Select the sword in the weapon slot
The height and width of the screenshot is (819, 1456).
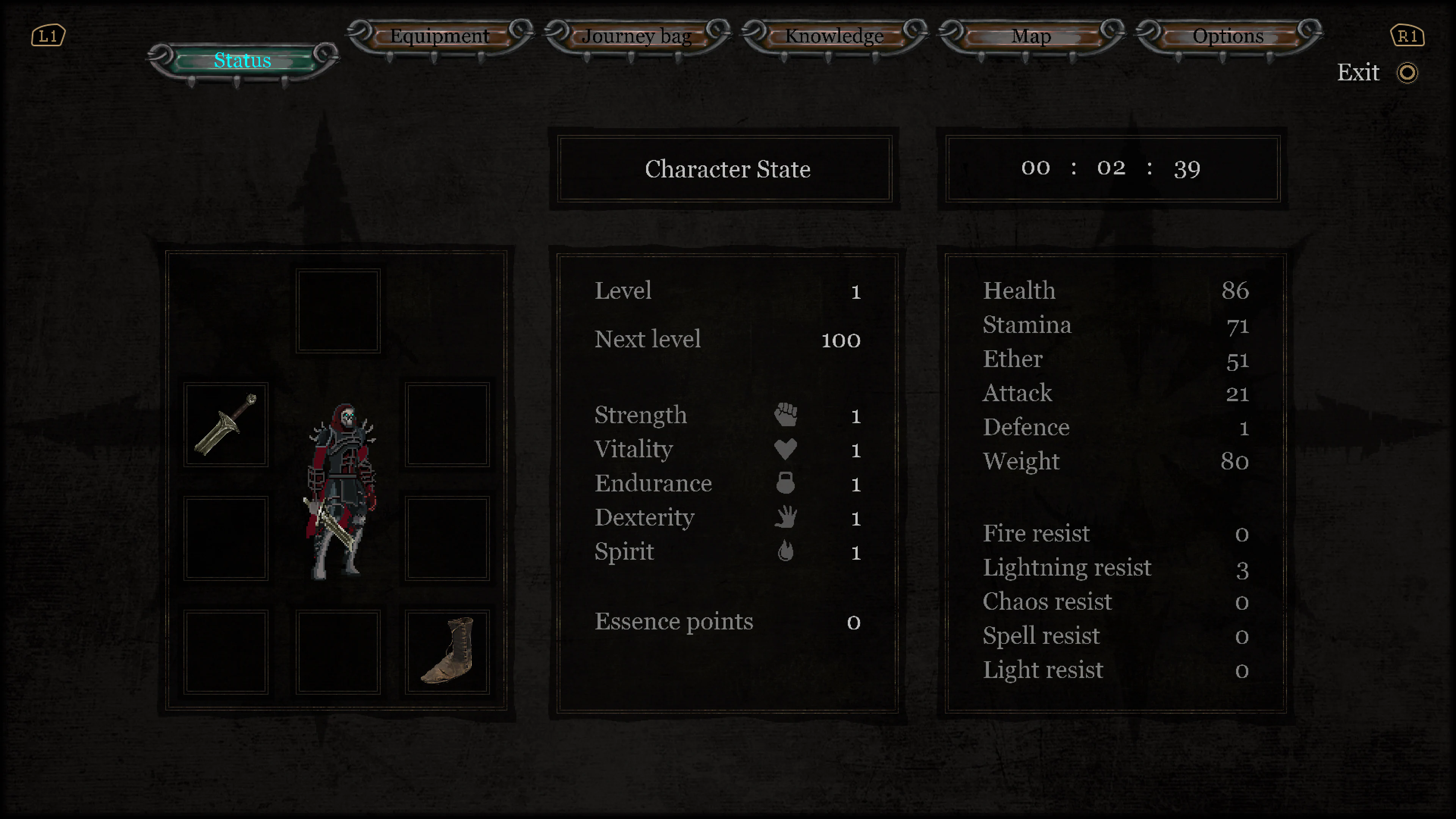tap(225, 424)
